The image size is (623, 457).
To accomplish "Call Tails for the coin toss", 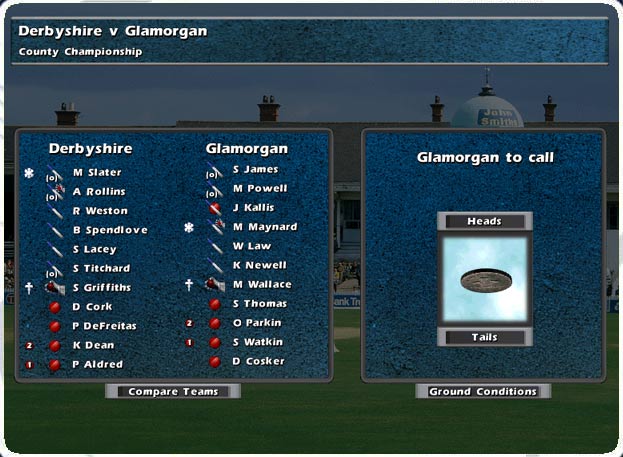I will click(484, 338).
